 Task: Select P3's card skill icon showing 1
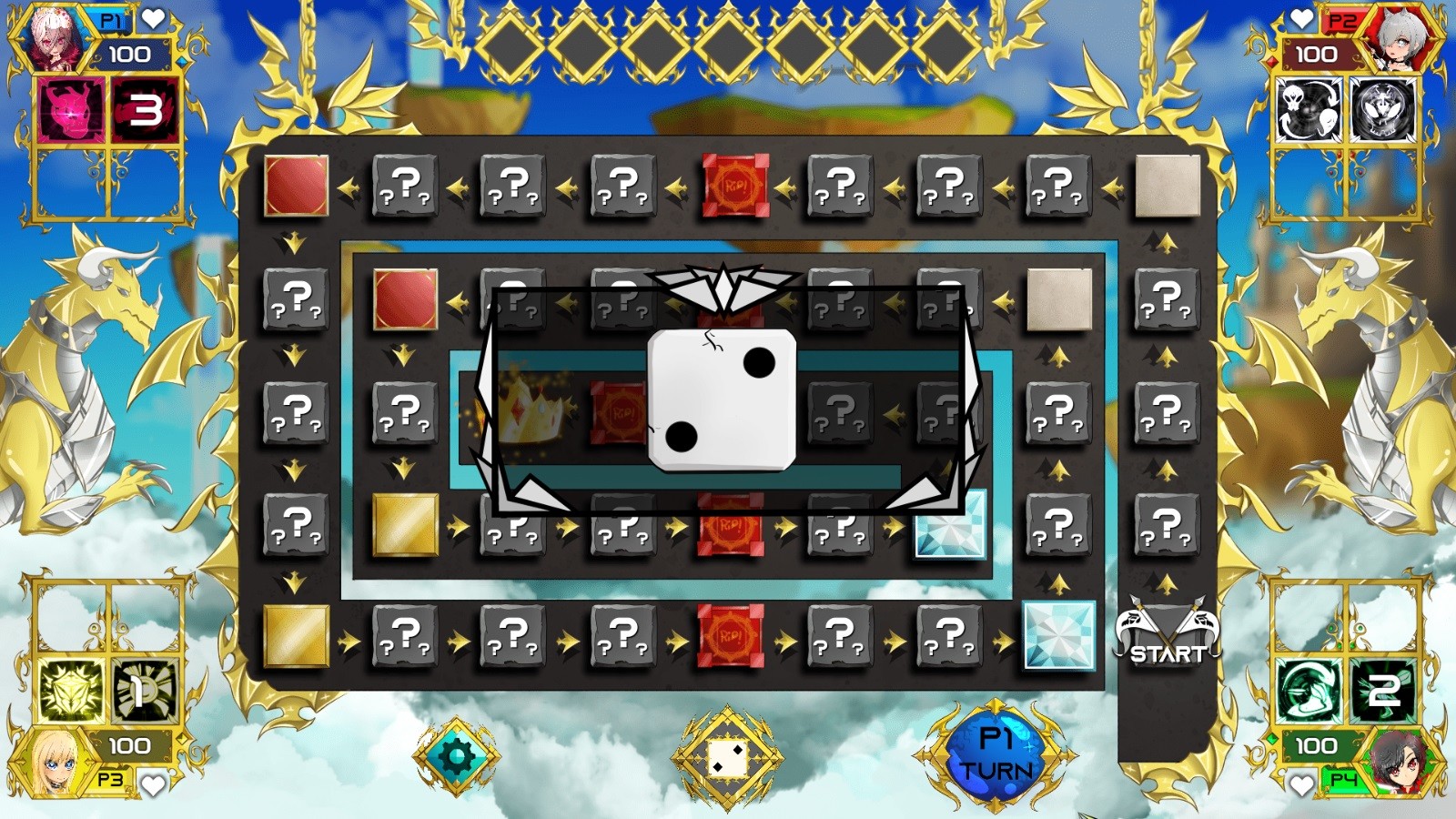point(141,692)
